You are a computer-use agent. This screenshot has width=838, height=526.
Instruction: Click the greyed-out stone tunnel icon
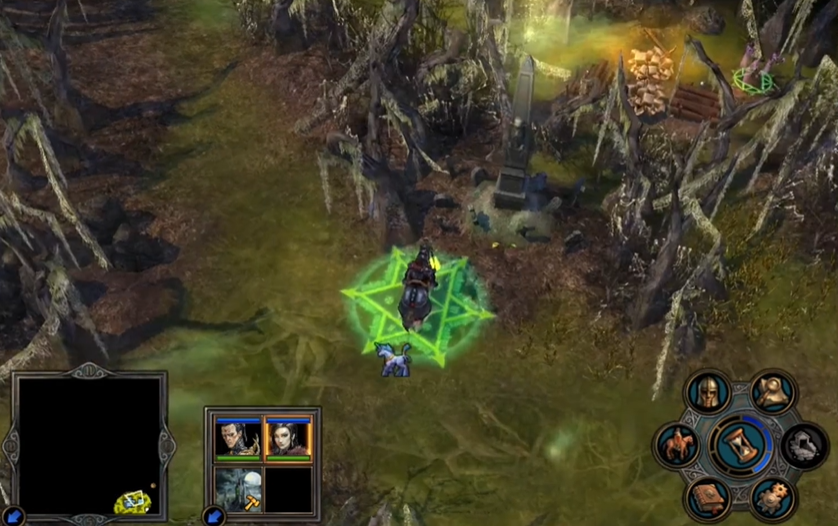point(804,445)
